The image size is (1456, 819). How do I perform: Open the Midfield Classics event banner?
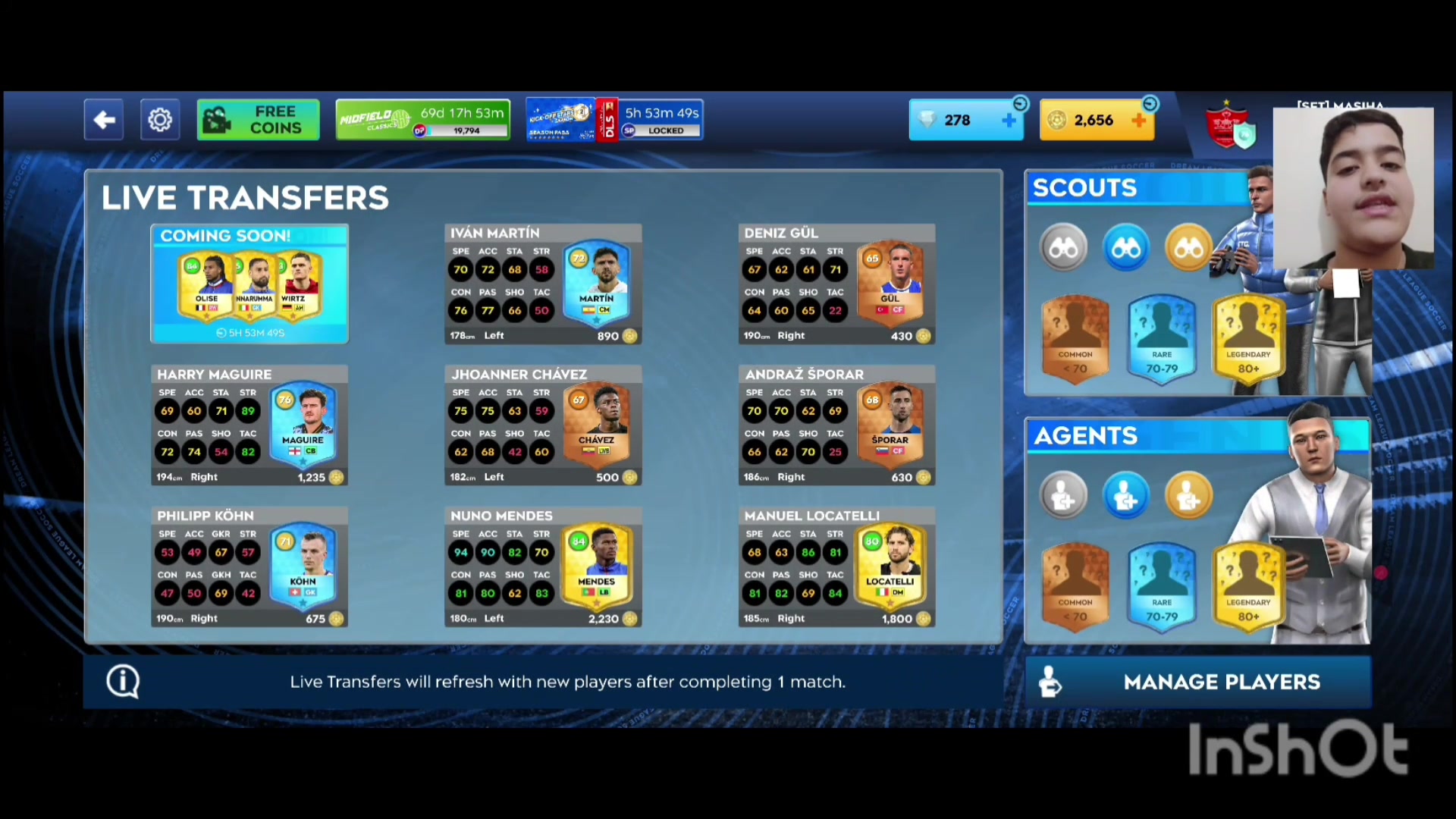pos(422,120)
